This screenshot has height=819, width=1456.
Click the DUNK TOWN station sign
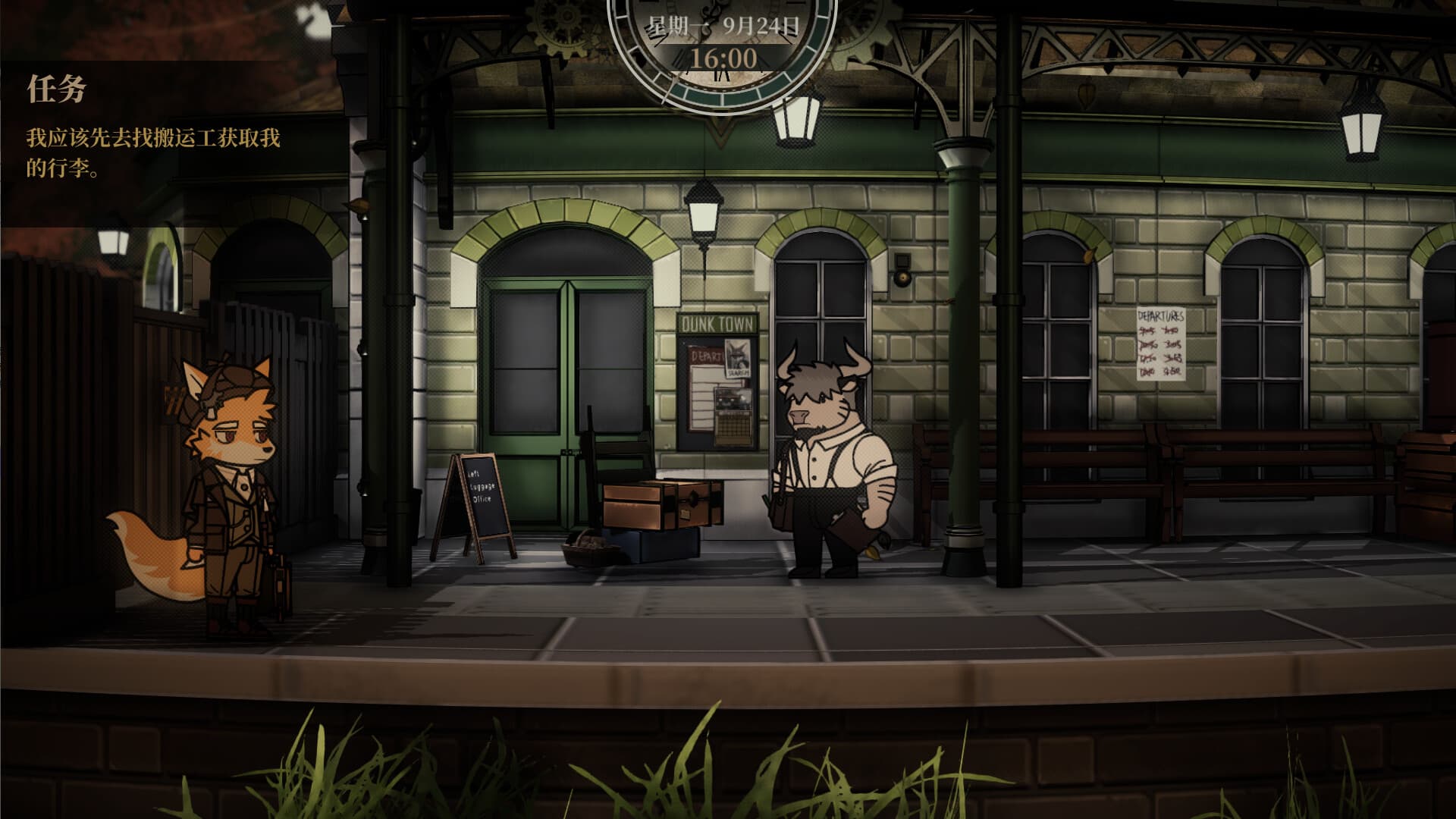point(717,324)
